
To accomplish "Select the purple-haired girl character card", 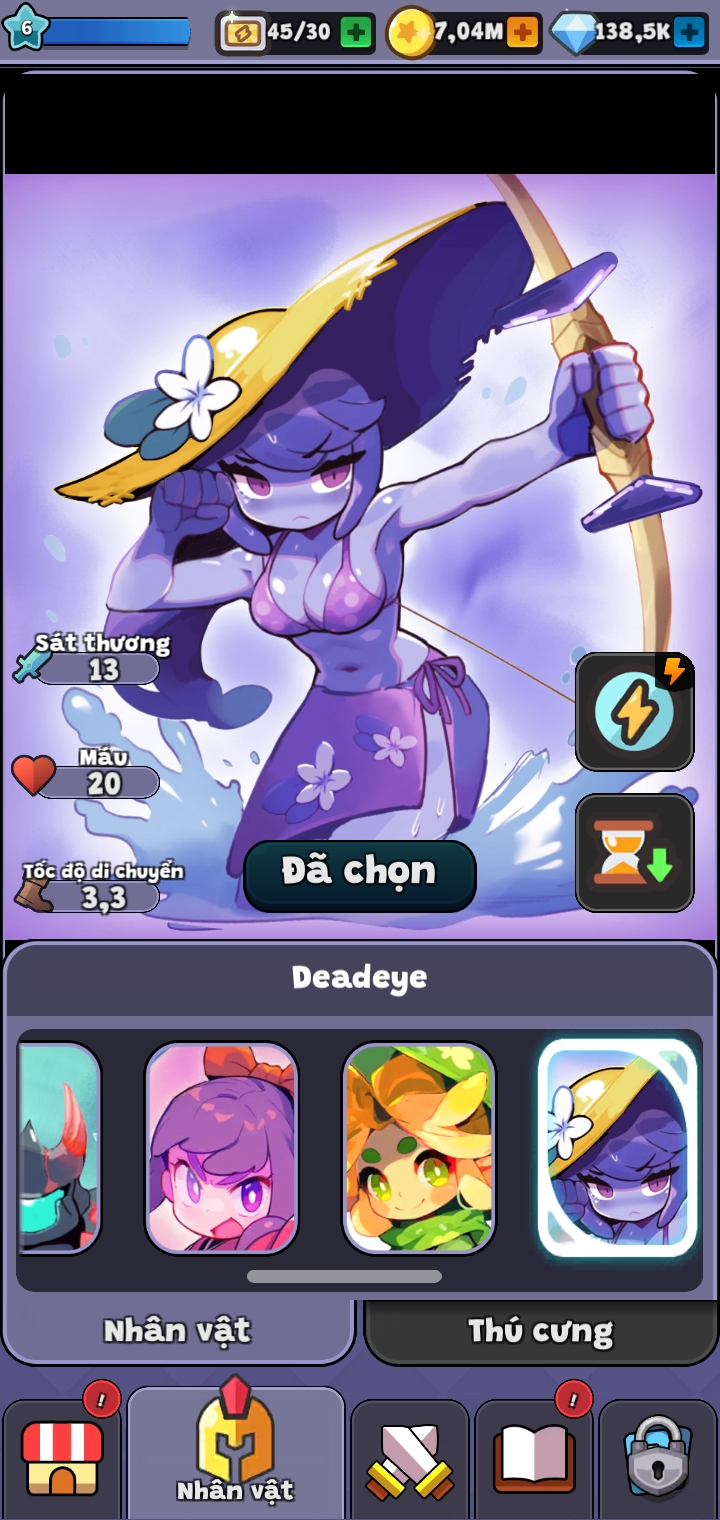I will pyautogui.click(x=222, y=1148).
